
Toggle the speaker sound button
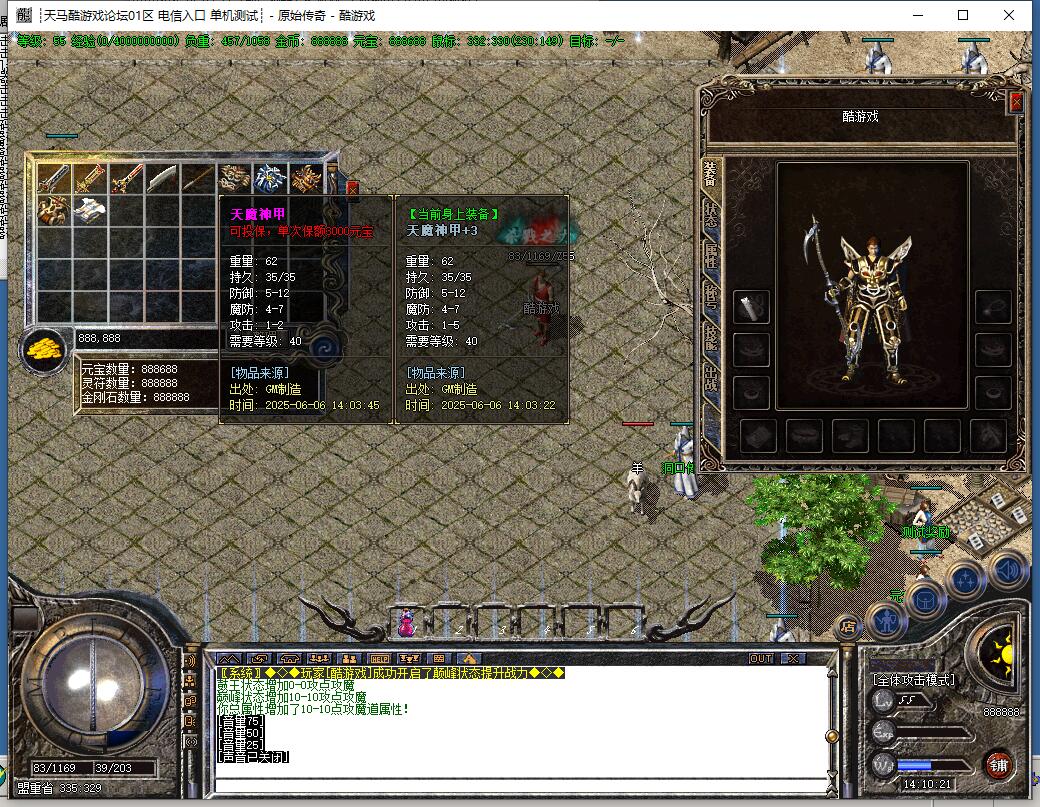pos(1009,570)
